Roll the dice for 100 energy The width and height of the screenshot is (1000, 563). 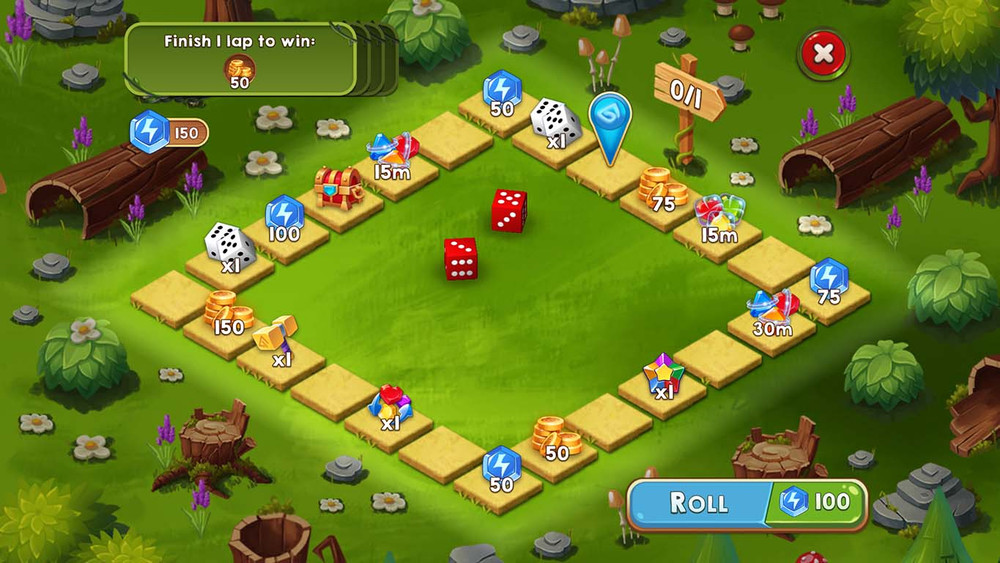pos(745,502)
